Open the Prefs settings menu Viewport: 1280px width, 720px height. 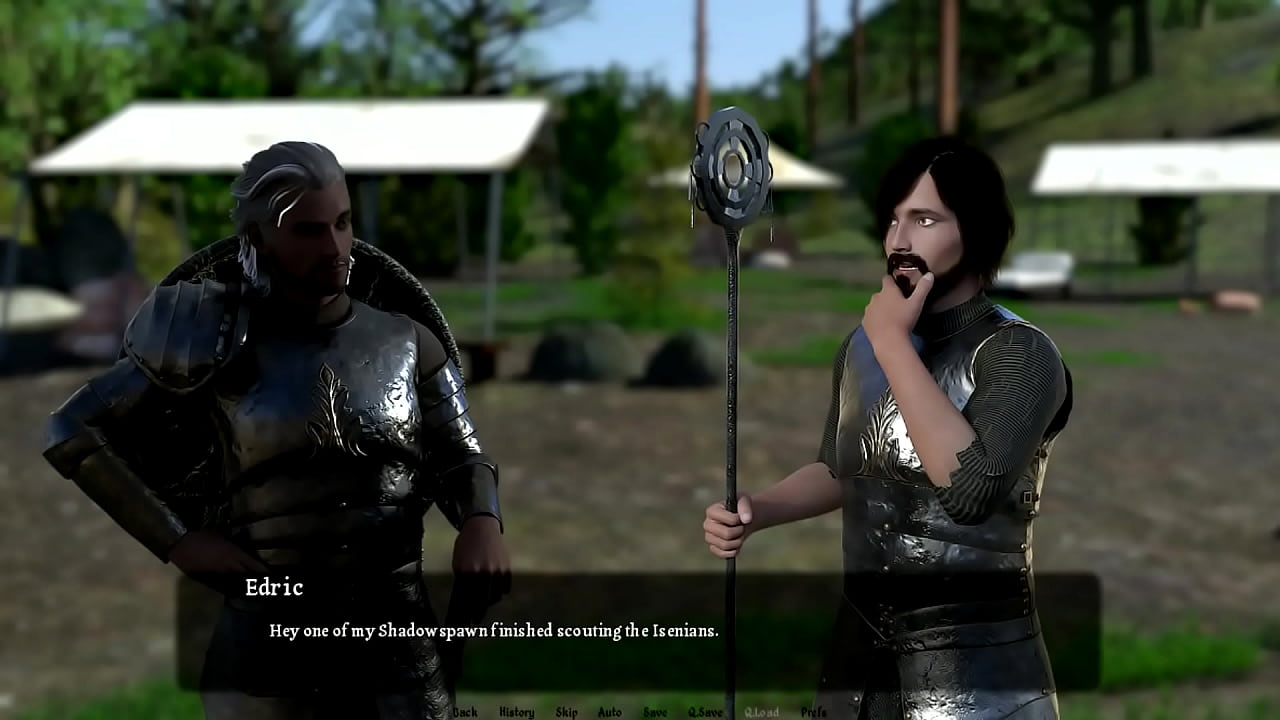[814, 712]
